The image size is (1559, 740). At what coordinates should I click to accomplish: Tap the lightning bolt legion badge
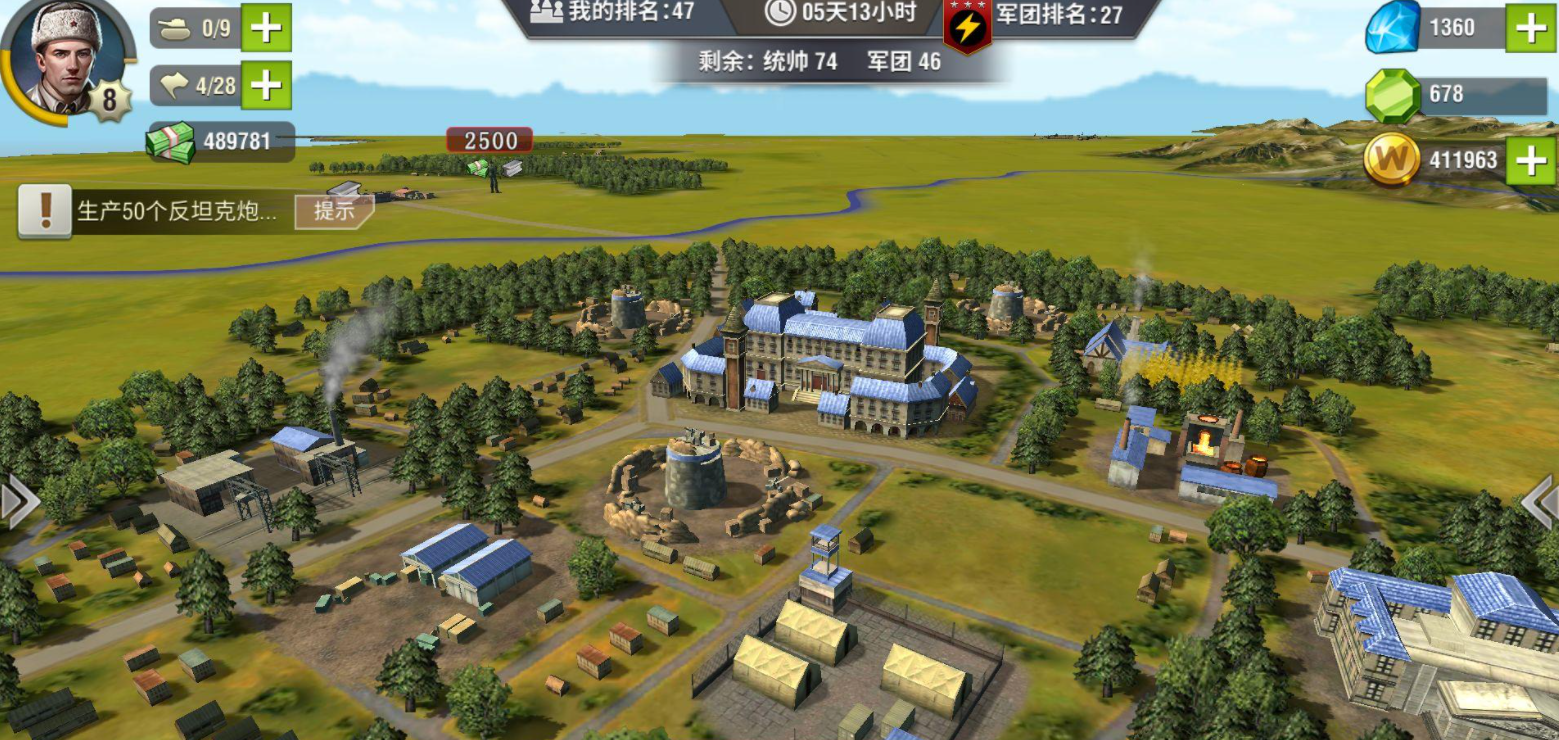[x=967, y=27]
